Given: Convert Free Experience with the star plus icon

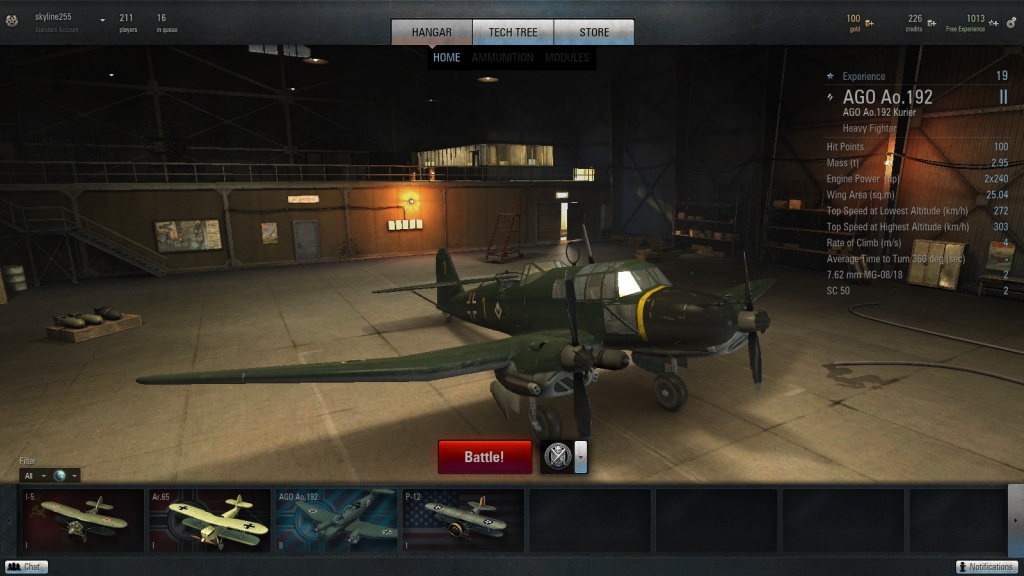Looking at the screenshot, I should point(994,22).
